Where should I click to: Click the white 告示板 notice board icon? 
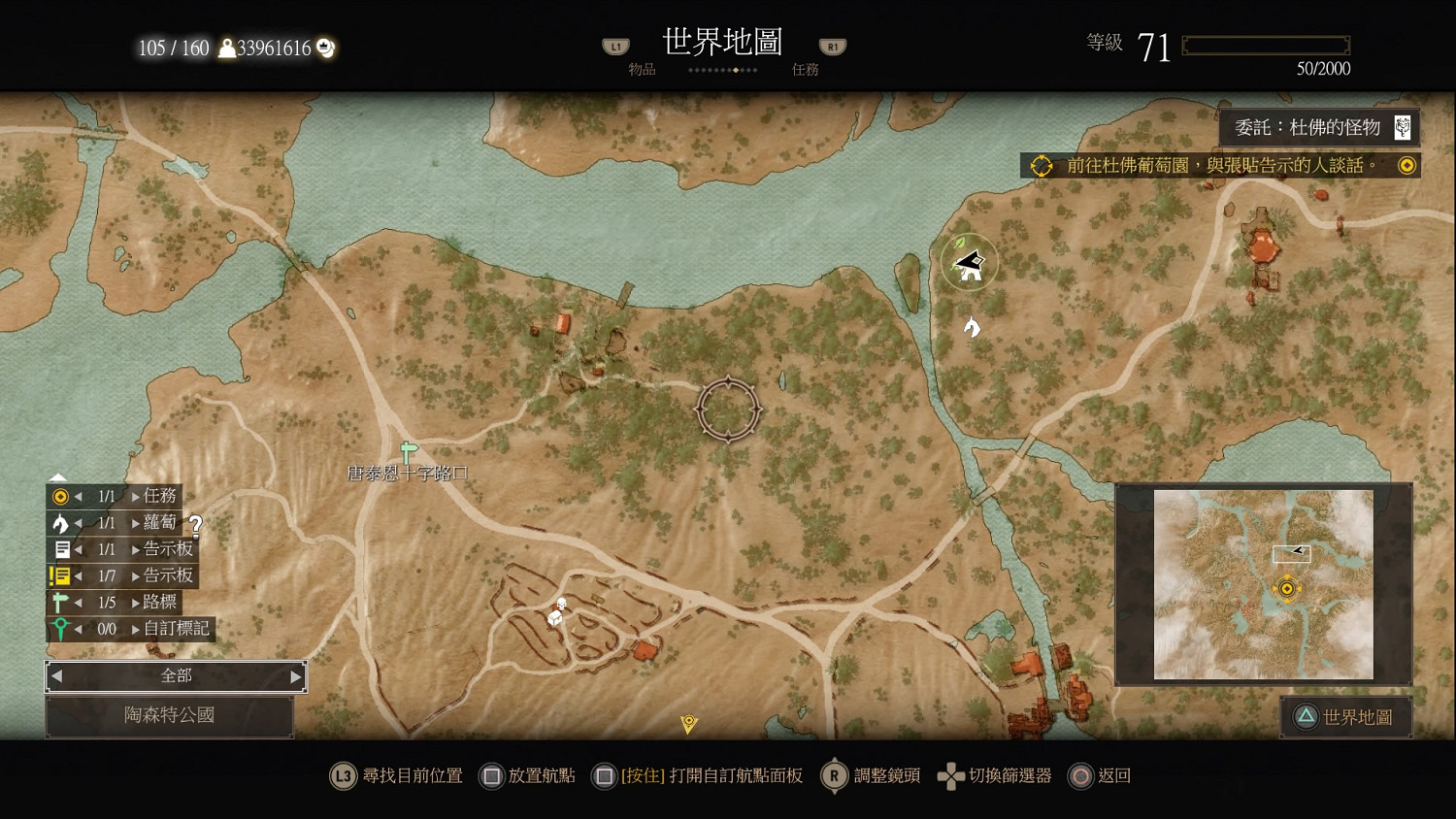[61, 549]
